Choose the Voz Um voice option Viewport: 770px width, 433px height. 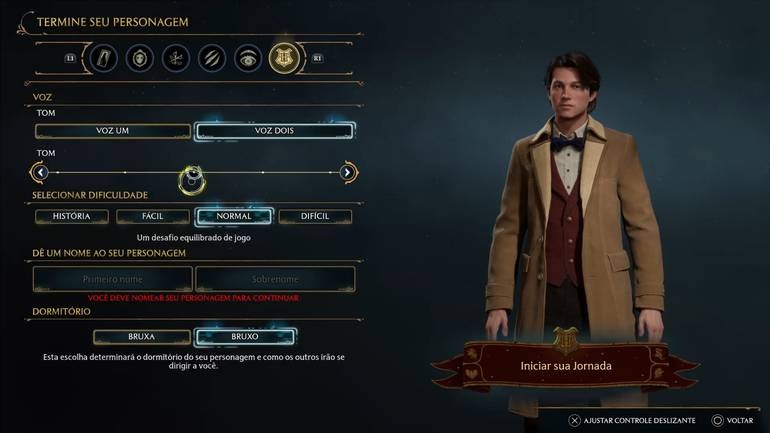[113, 131]
